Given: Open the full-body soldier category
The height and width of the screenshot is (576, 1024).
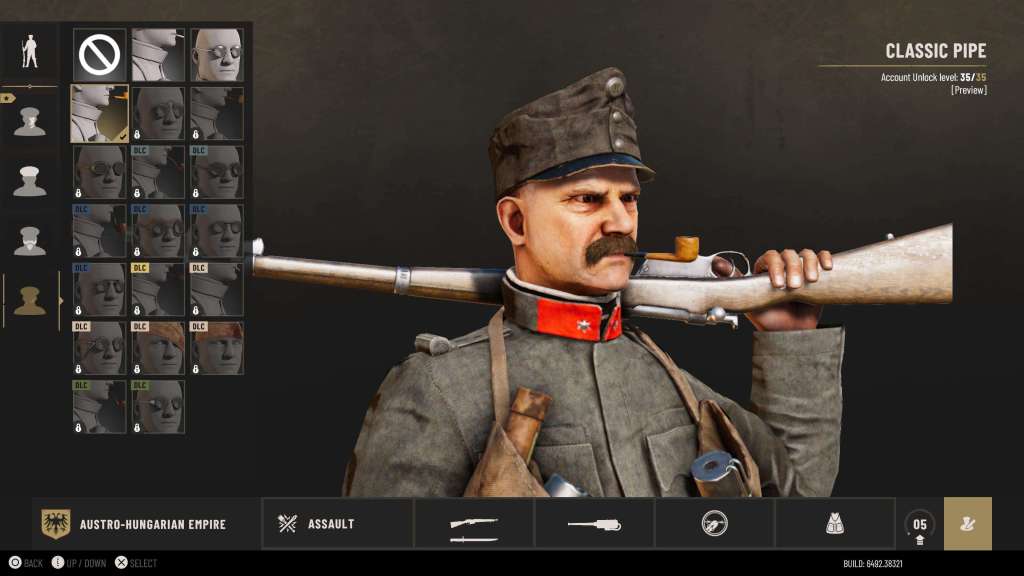Looking at the screenshot, I should 30,52.
